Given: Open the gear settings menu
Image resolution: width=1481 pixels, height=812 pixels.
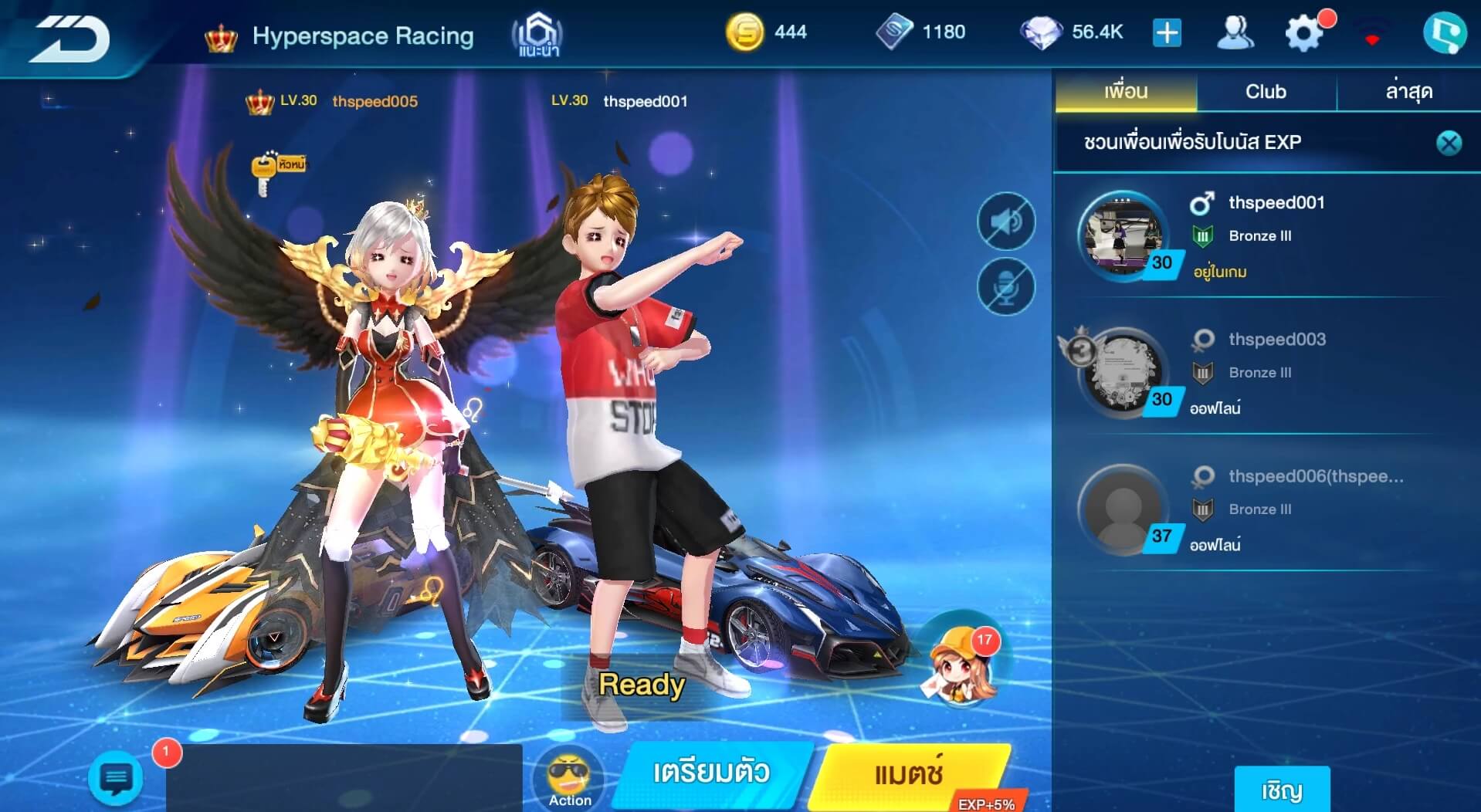Looking at the screenshot, I should pos(1303,34).
